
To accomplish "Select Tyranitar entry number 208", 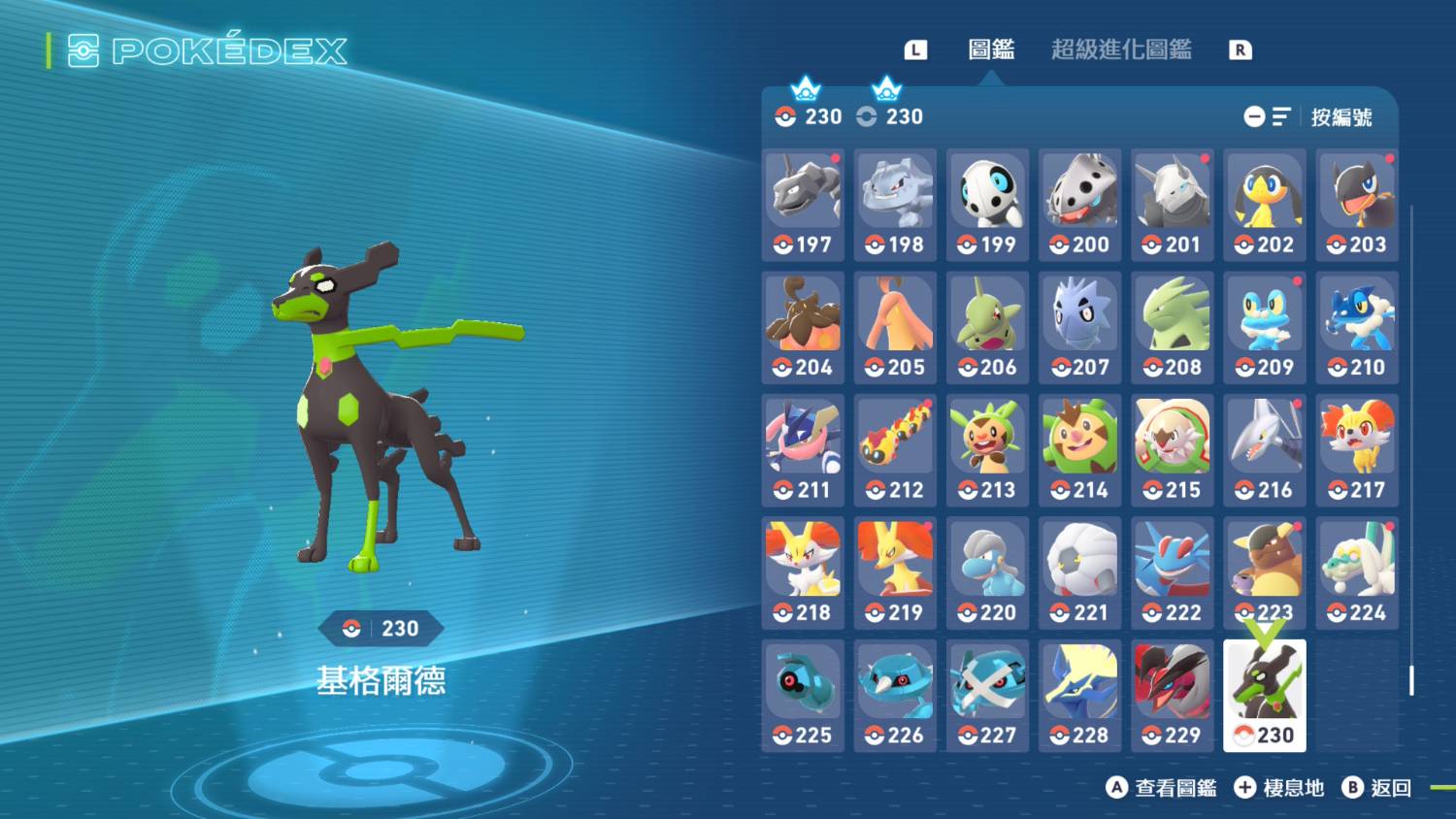I will [x=1173, y=327].
